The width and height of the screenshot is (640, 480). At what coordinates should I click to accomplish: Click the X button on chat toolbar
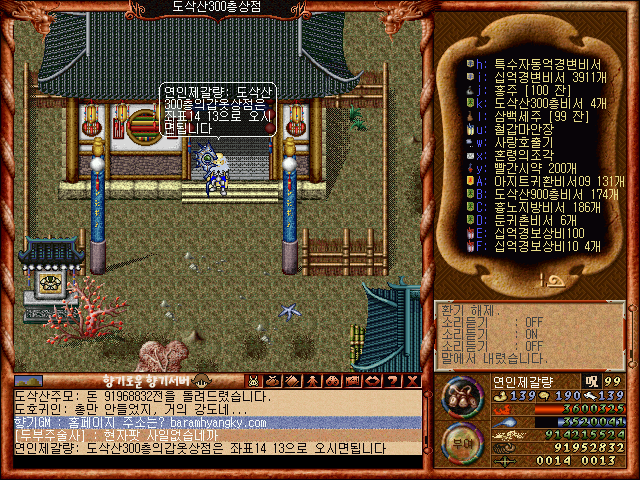413,380
